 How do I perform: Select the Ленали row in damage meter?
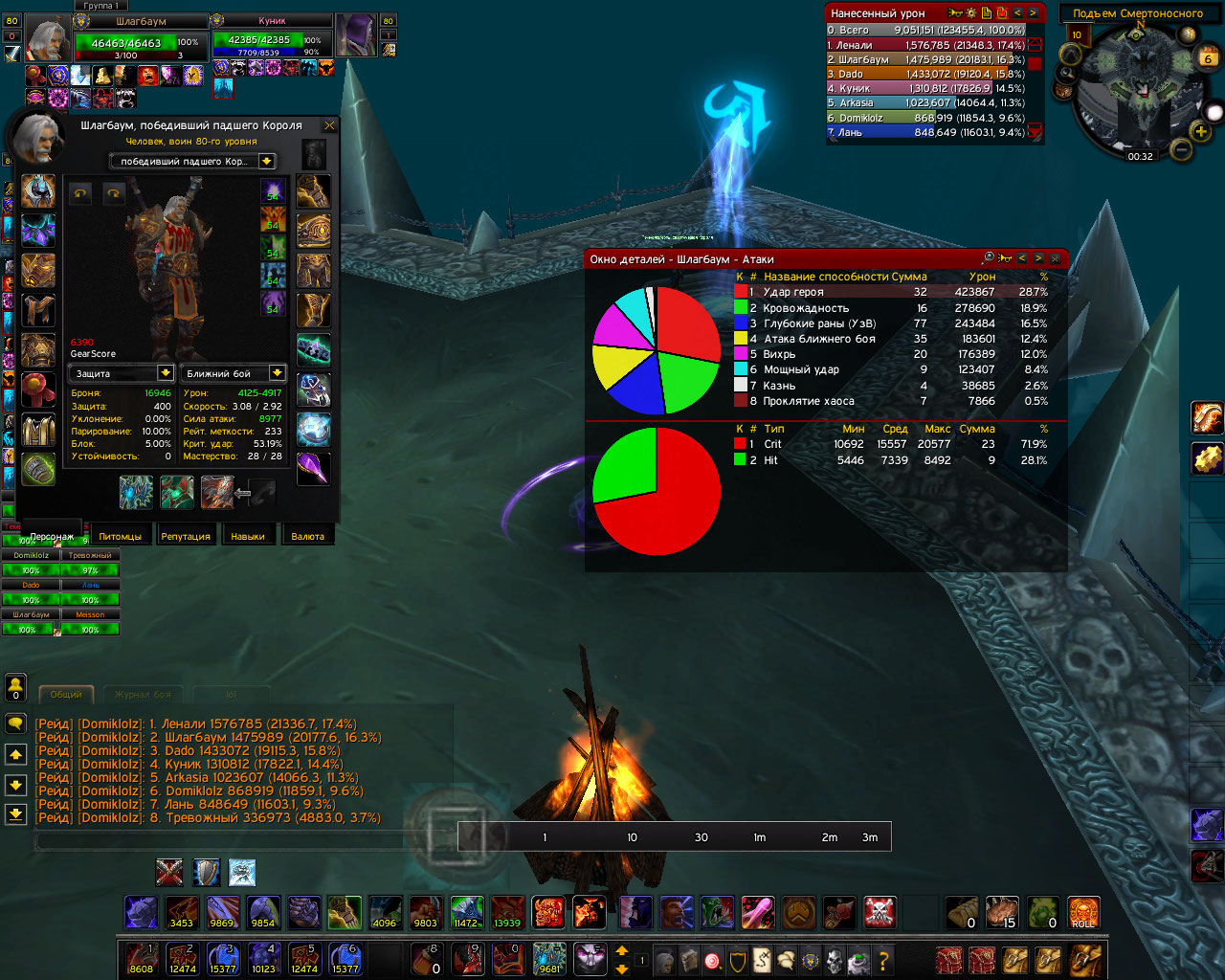(x=925, y=45)
